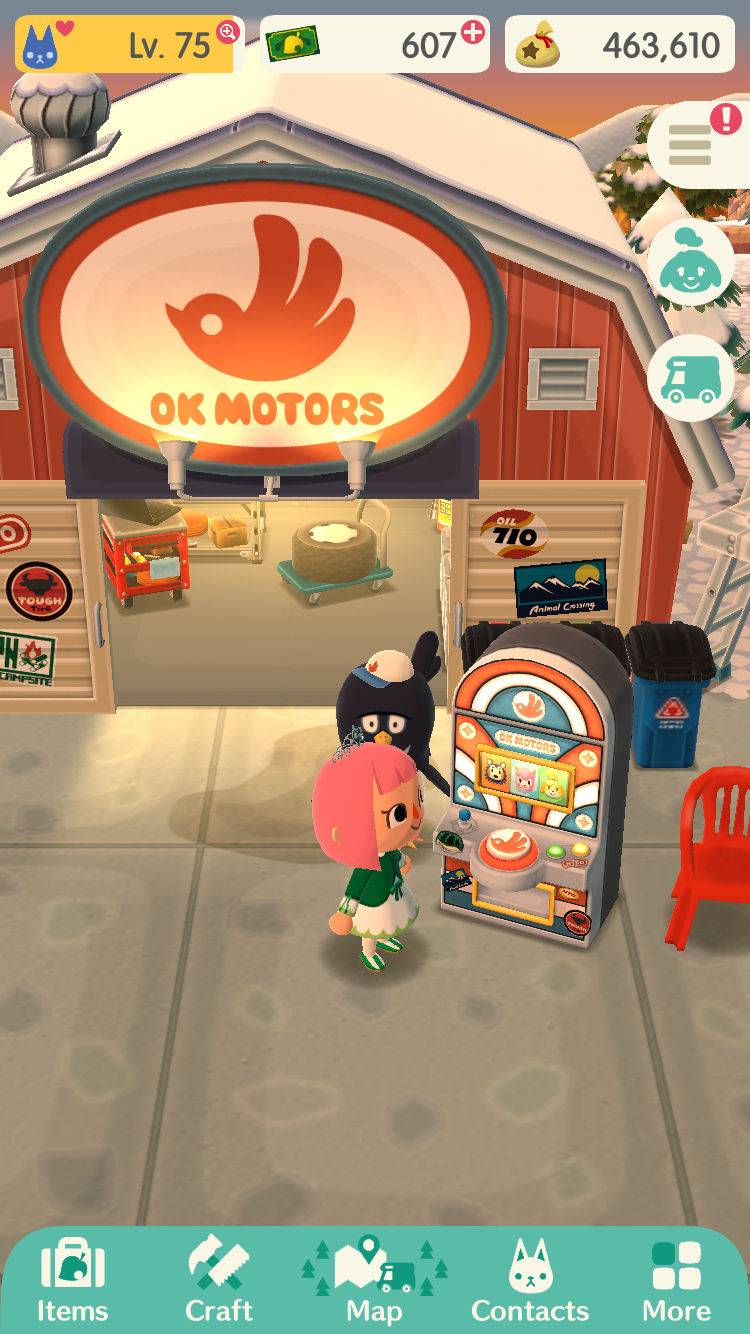750x1334 pixels.
Task: Tap the camper van icon button
Action: [x=691, y=378]
